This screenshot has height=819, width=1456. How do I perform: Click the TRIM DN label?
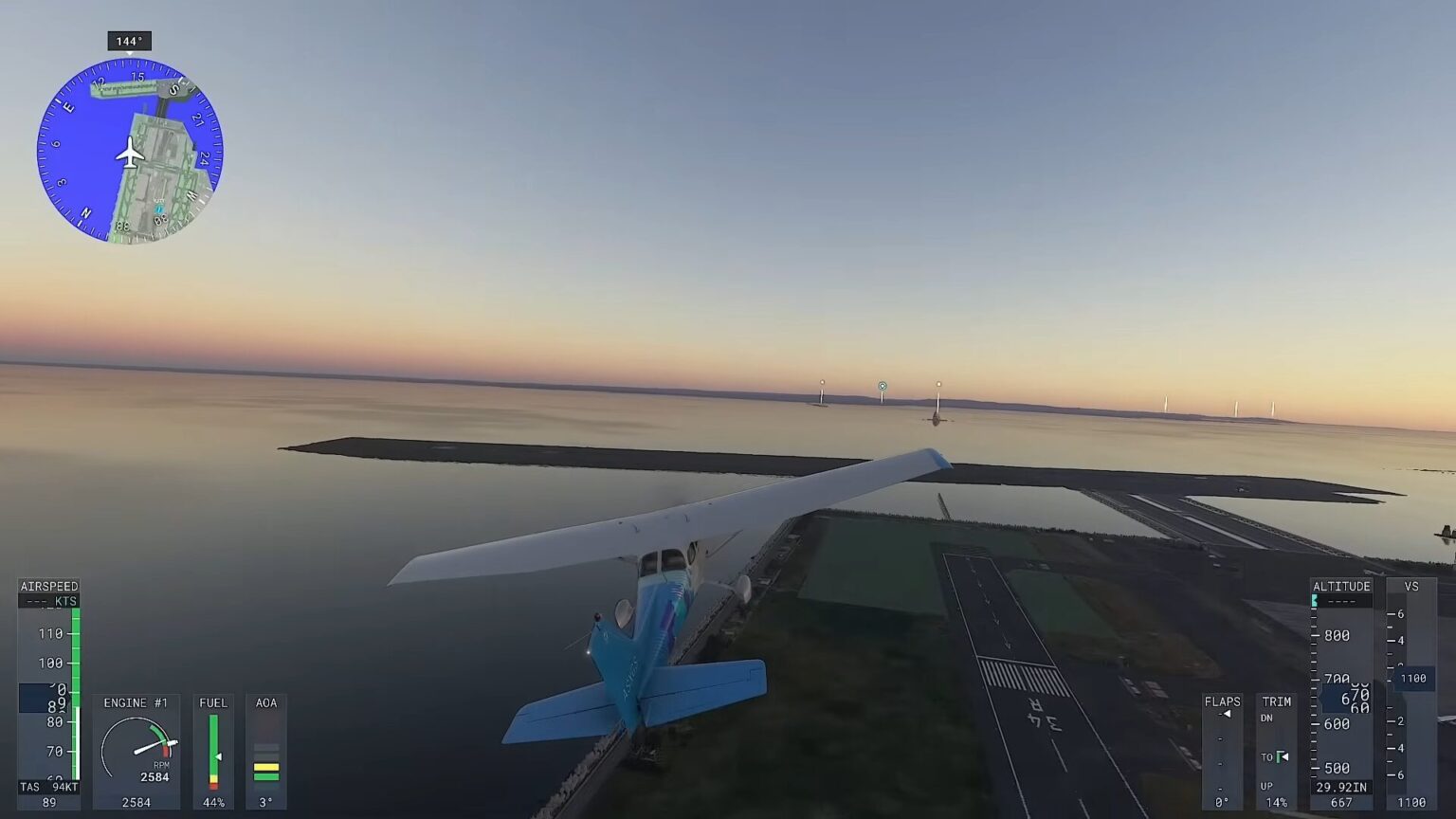pos(1267,719)
